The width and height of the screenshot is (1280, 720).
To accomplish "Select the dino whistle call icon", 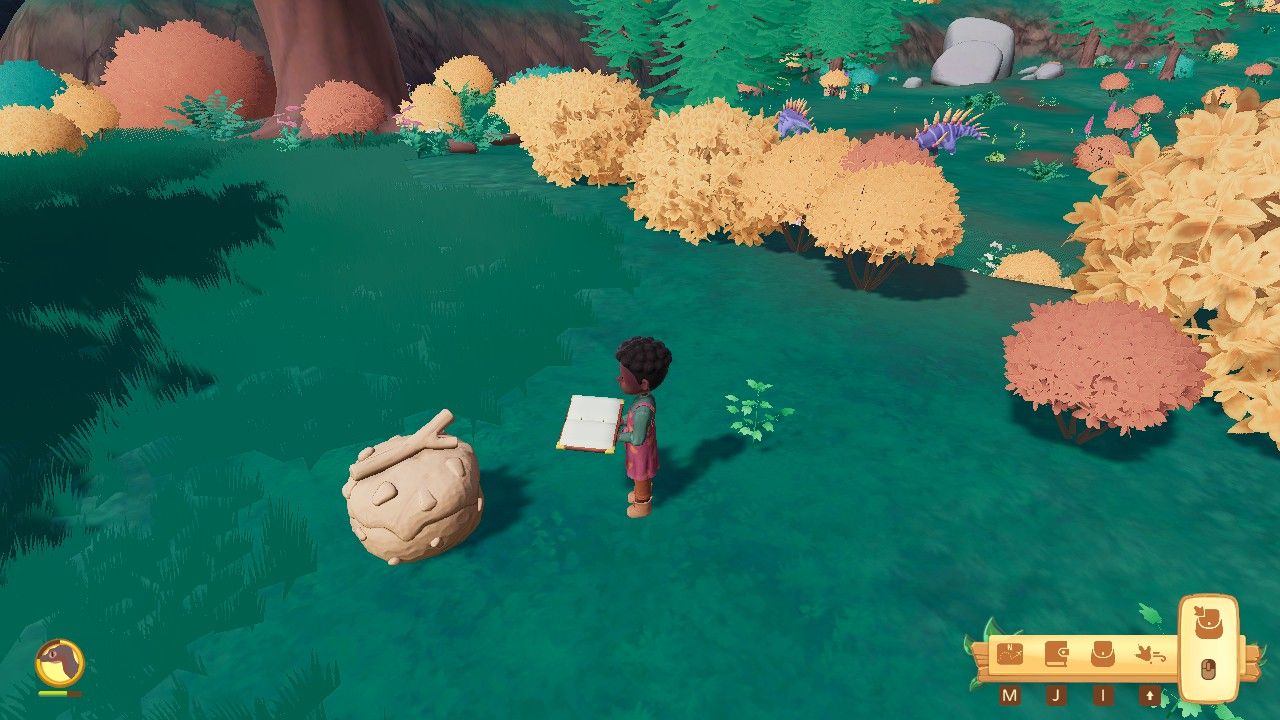I will tap(1150, 654).
